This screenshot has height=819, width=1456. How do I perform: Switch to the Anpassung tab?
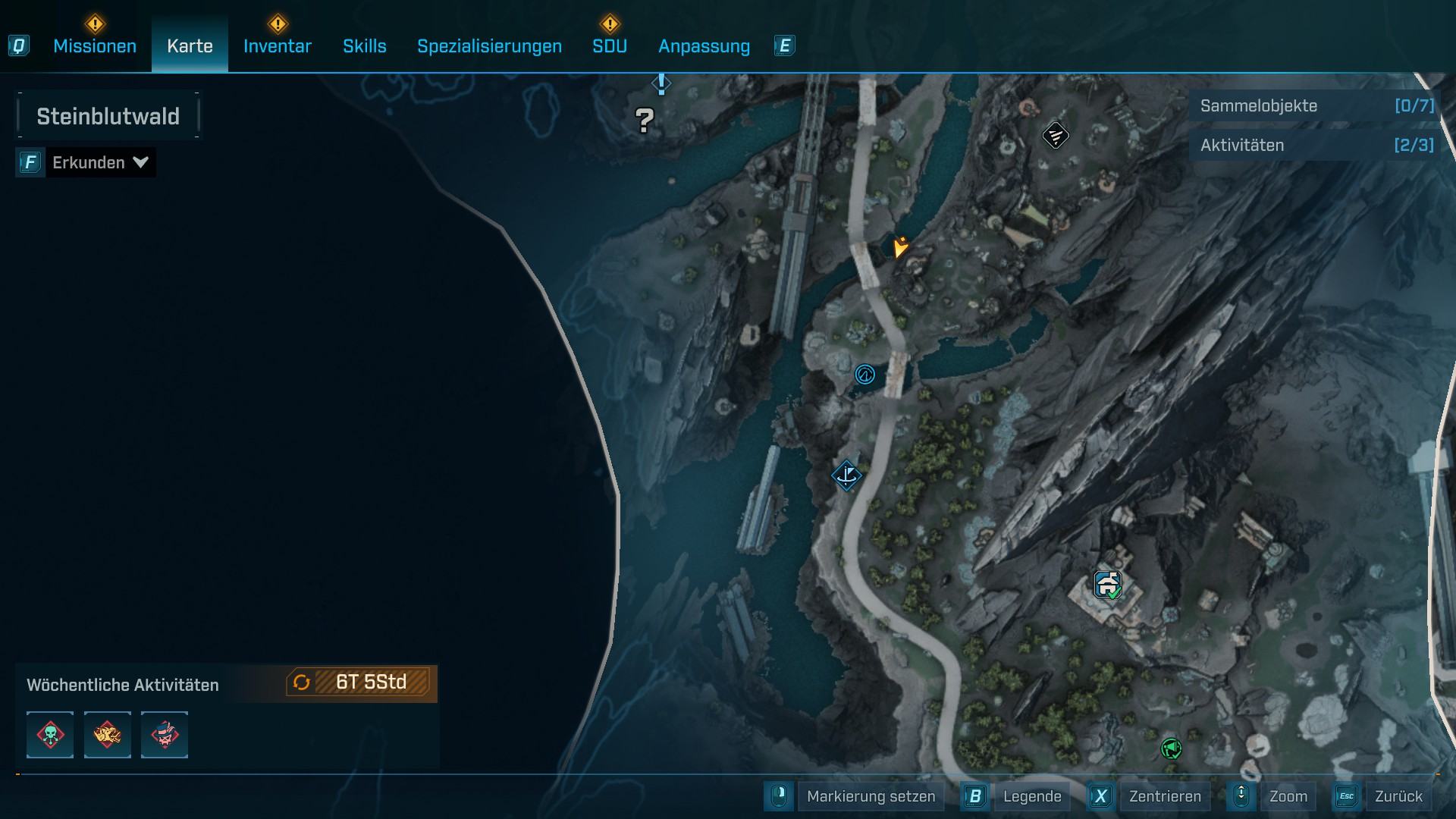[704, 46]
